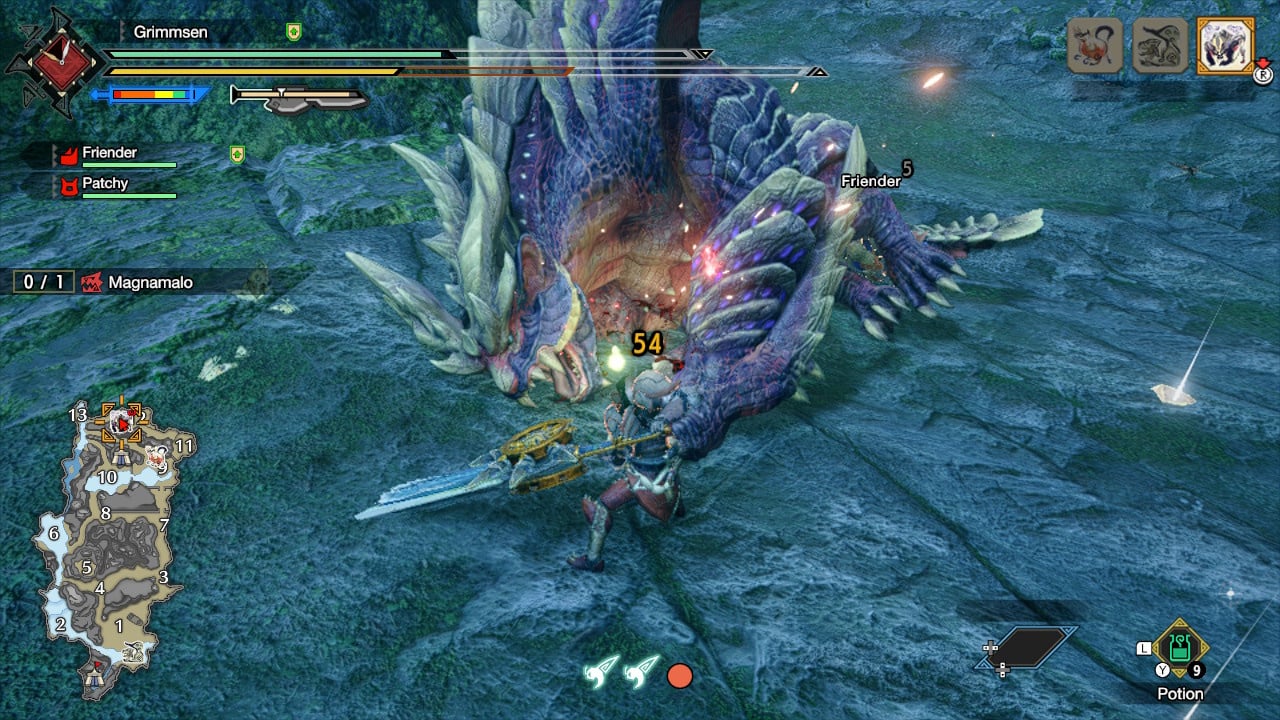Image resolution: width=1280 pixels, height=720 pixels.
Task: Click the sub-camp tent marker on minimap
Action: click(120, 457)
